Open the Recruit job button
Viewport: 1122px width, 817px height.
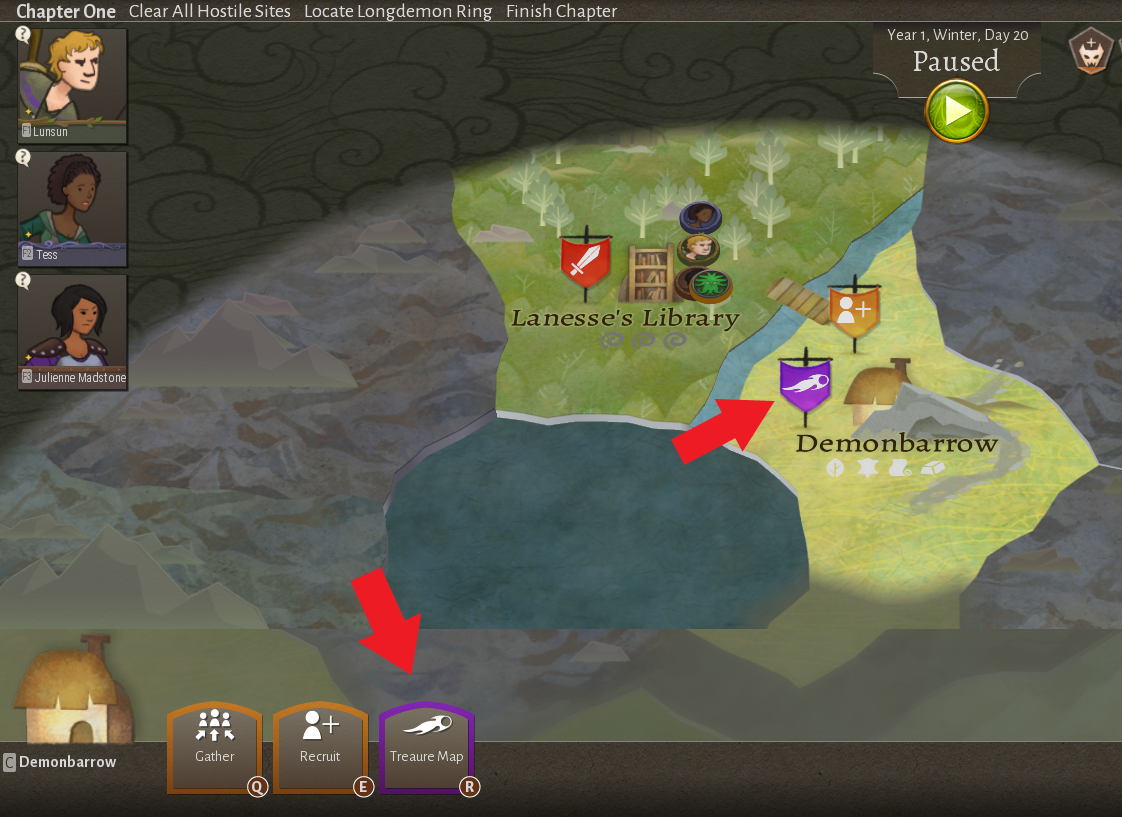click(x=320, y=747)
